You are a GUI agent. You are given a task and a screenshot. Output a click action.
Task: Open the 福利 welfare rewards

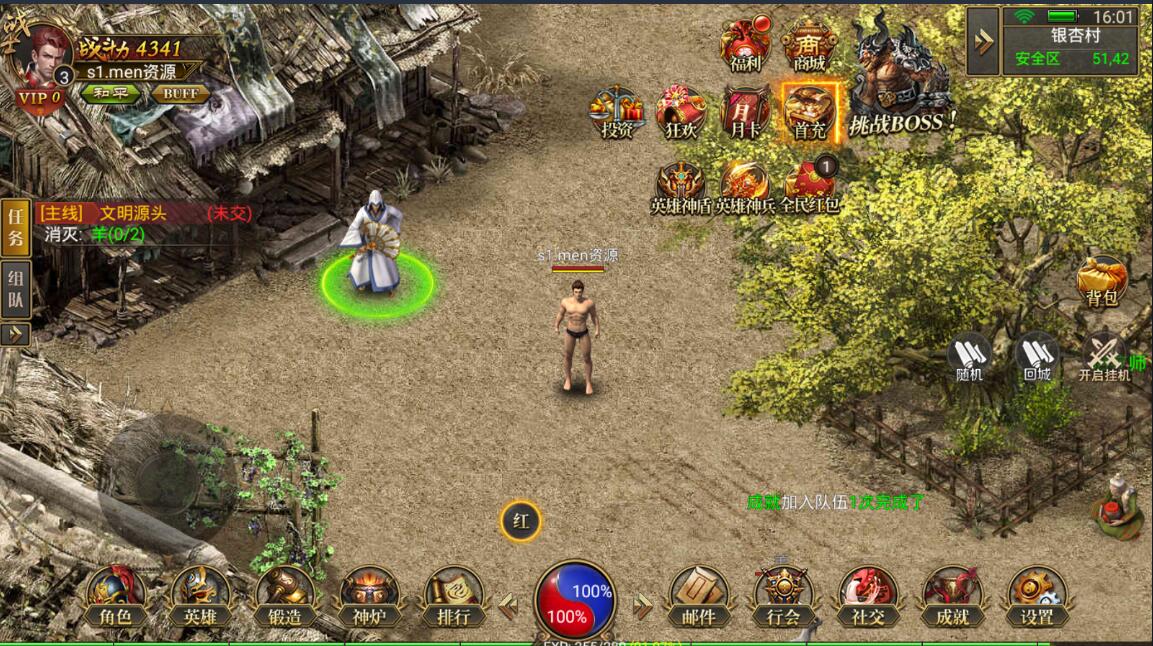point(745,46)
